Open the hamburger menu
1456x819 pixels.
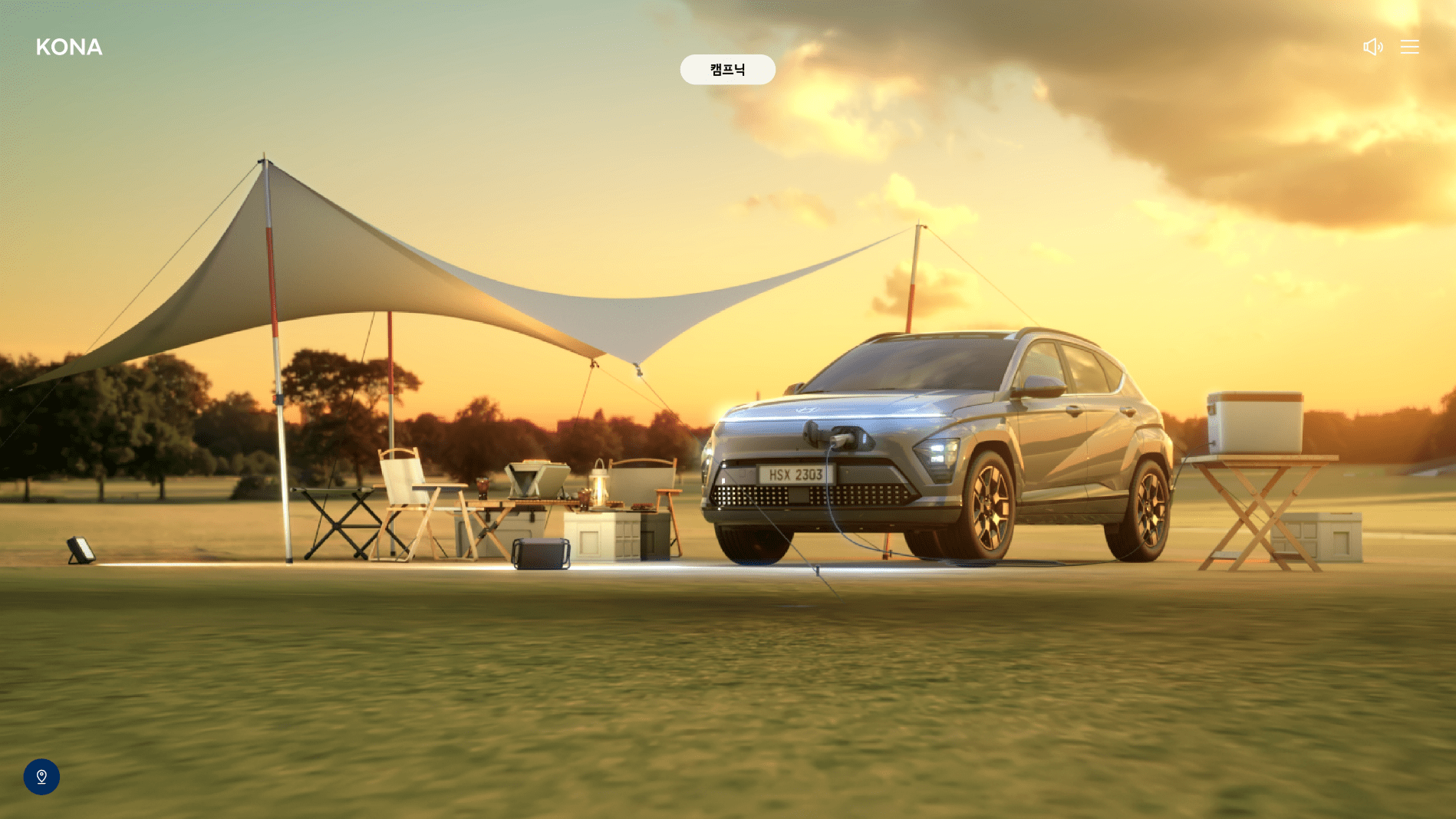click(1409, 47)
